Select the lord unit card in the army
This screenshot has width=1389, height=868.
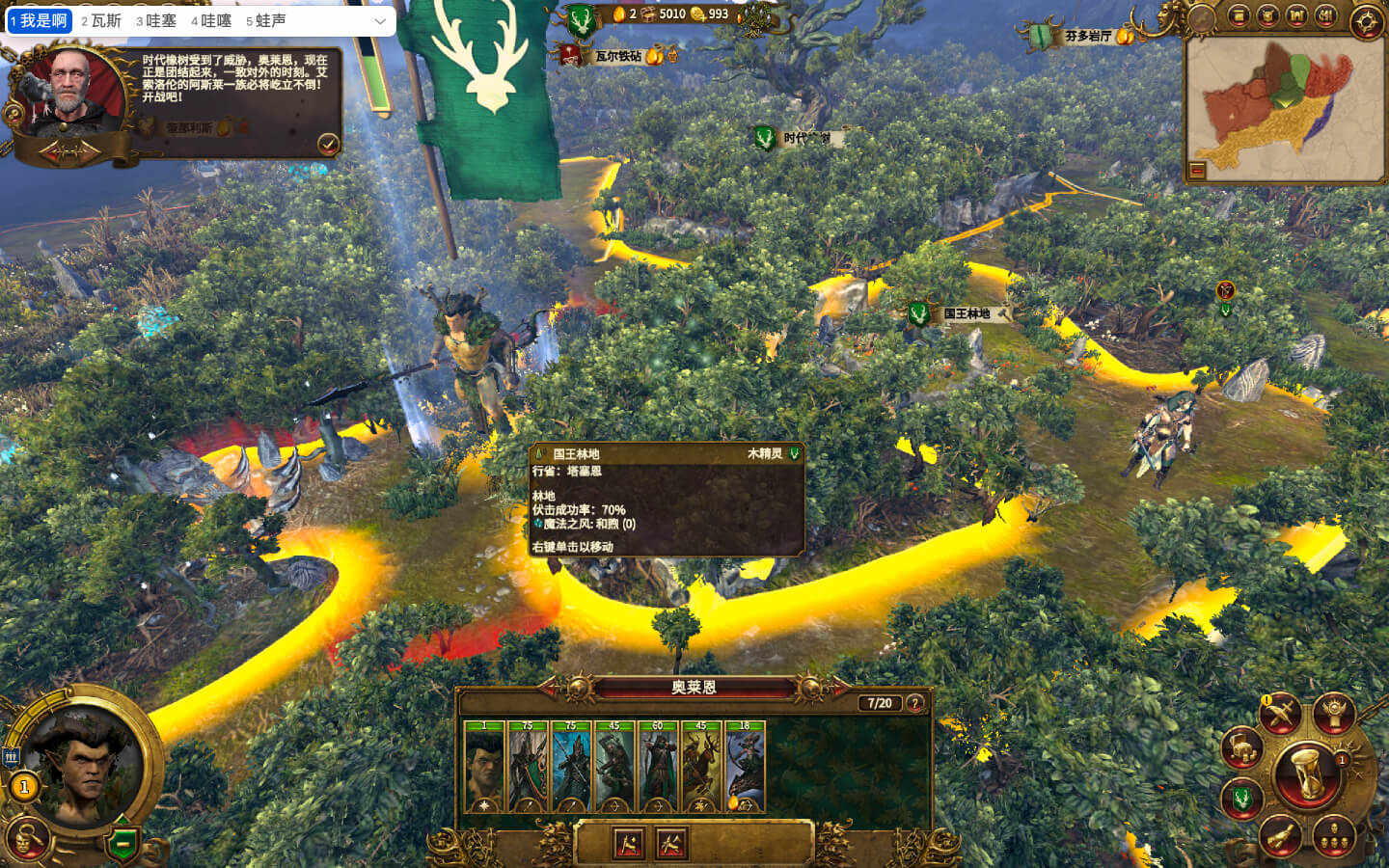[x=484, y=767]
